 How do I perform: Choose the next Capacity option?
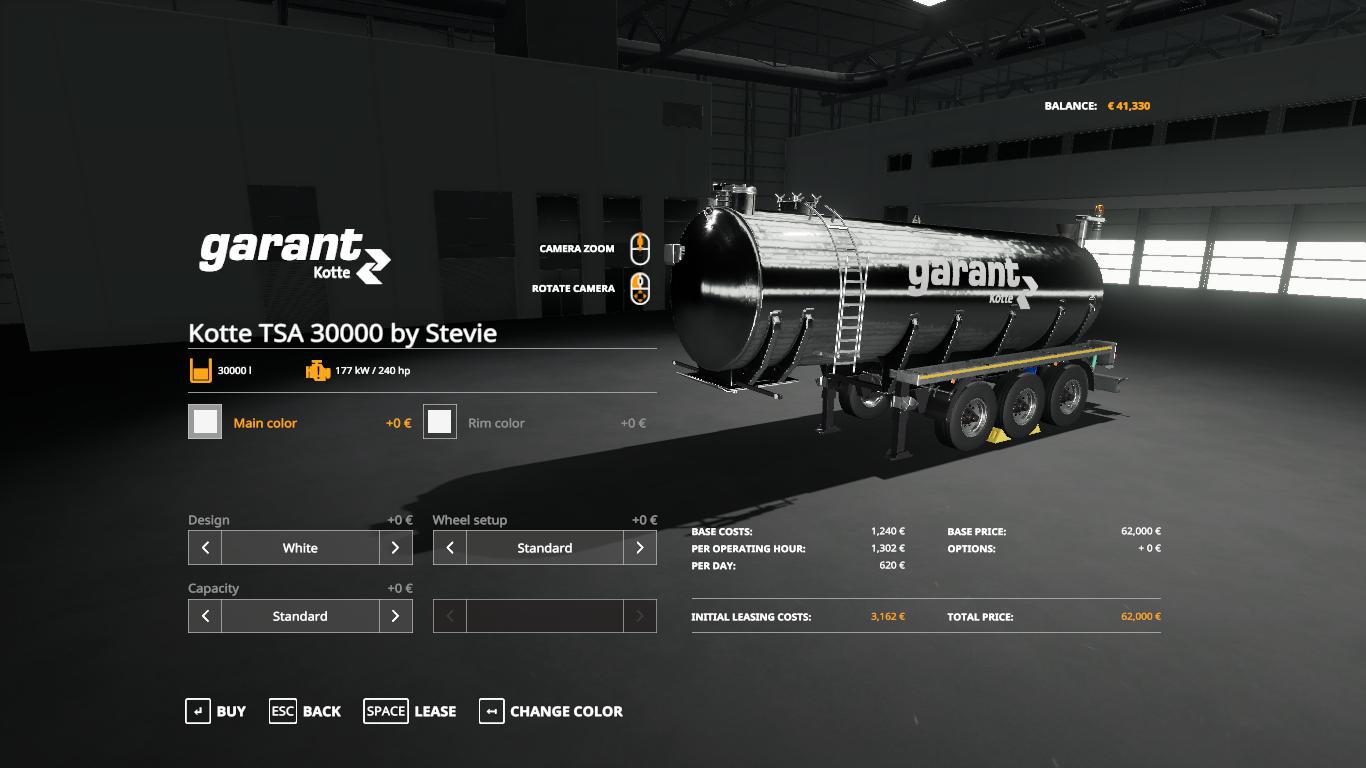(x=396, y=616)
